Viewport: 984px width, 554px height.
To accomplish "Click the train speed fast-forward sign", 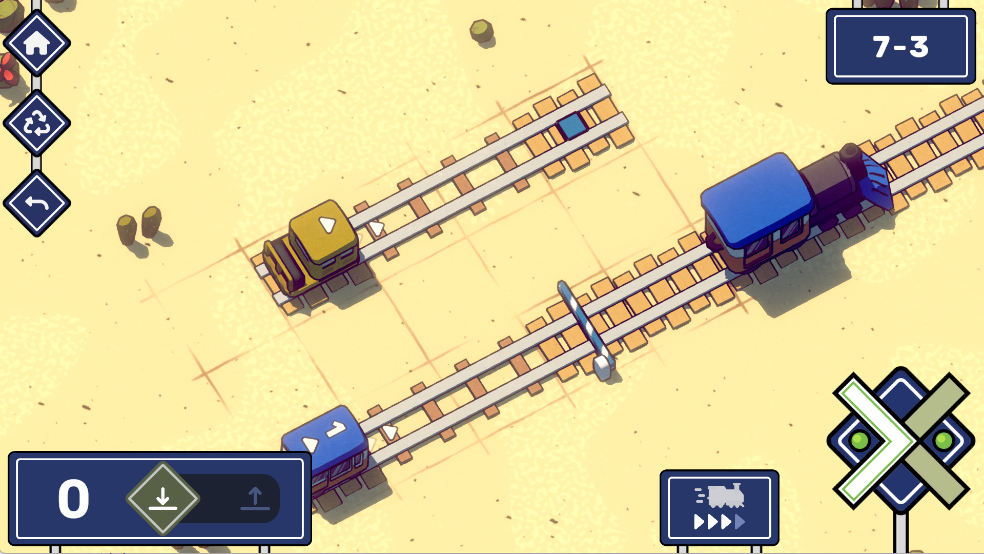I will coord(719,507).
